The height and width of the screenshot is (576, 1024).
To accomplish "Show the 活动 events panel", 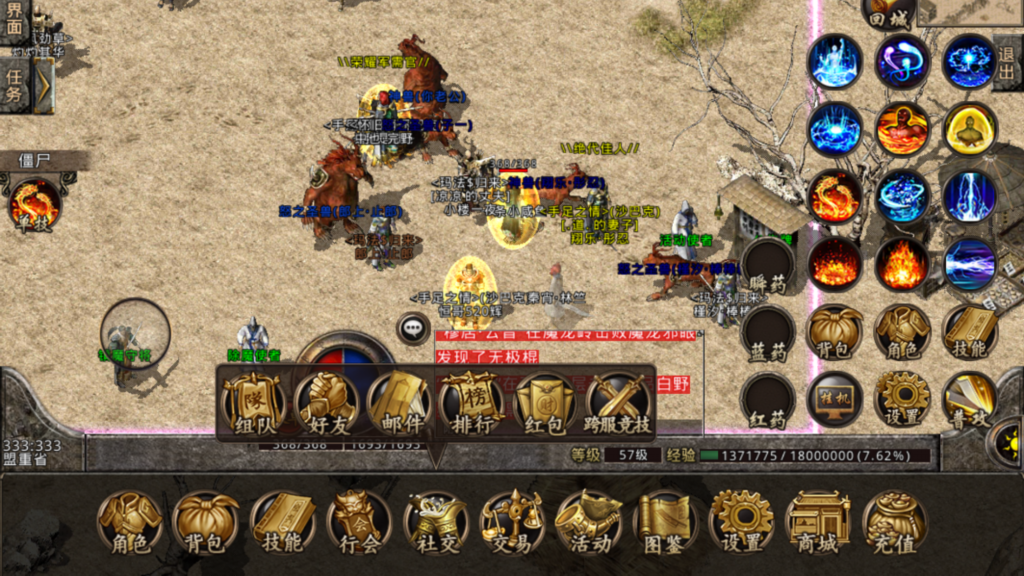I will click(589, 522).
